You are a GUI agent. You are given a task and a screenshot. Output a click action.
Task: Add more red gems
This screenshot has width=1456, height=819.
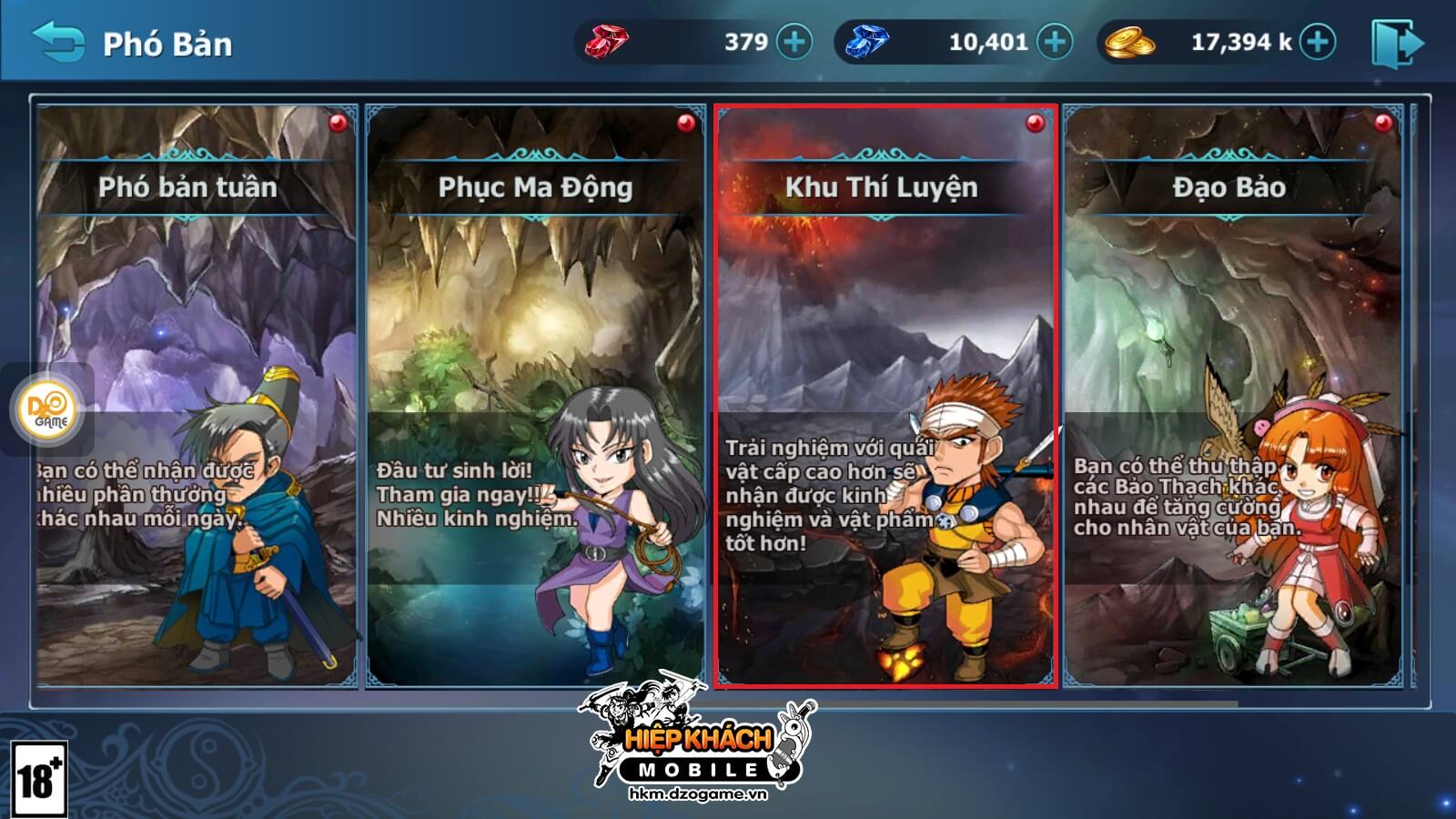tap(794, 42)
